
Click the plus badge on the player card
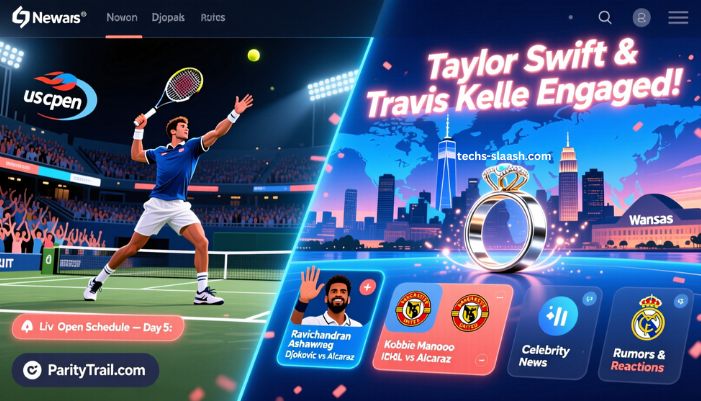tap(366, 287)
